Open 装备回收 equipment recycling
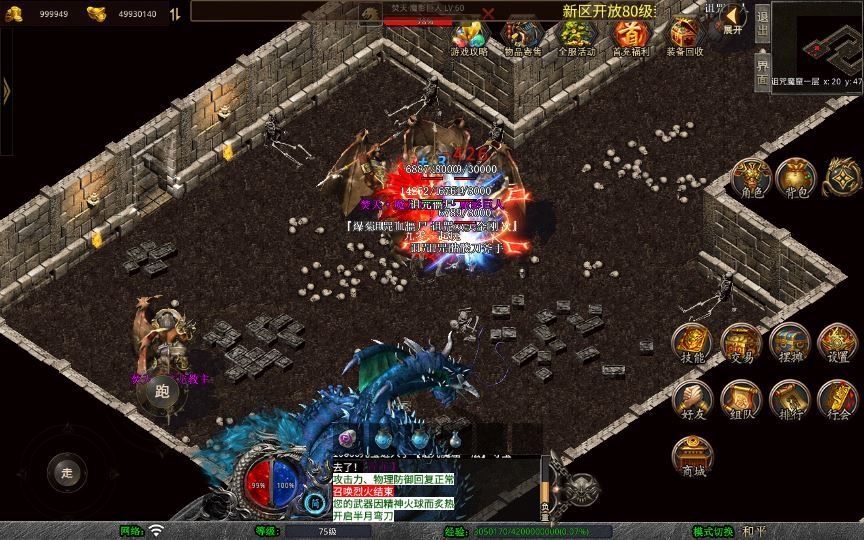 tap(685, 38)
